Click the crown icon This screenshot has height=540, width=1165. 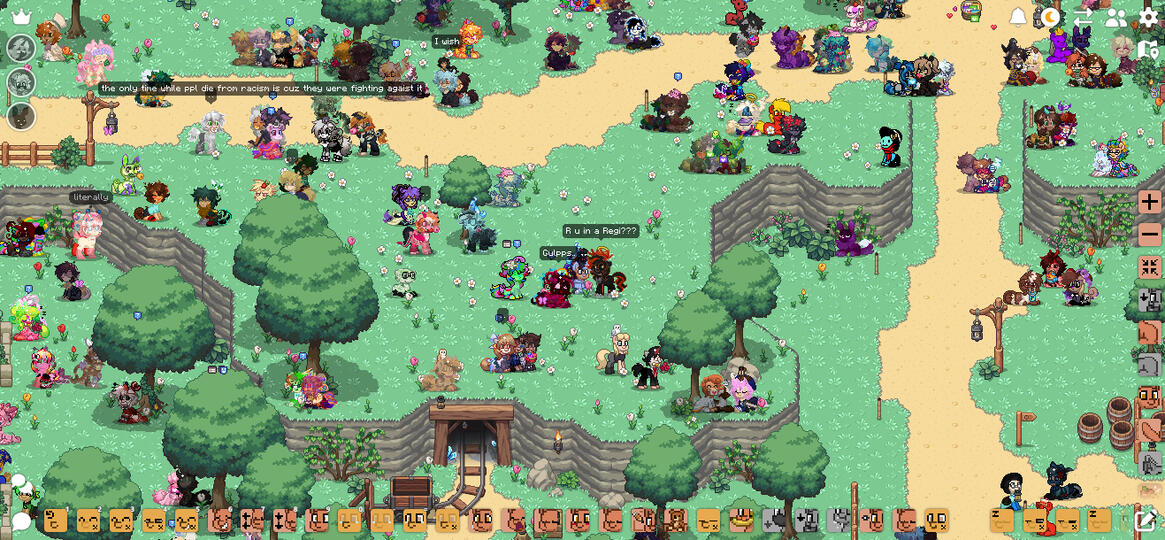click(x=21, y=17)
